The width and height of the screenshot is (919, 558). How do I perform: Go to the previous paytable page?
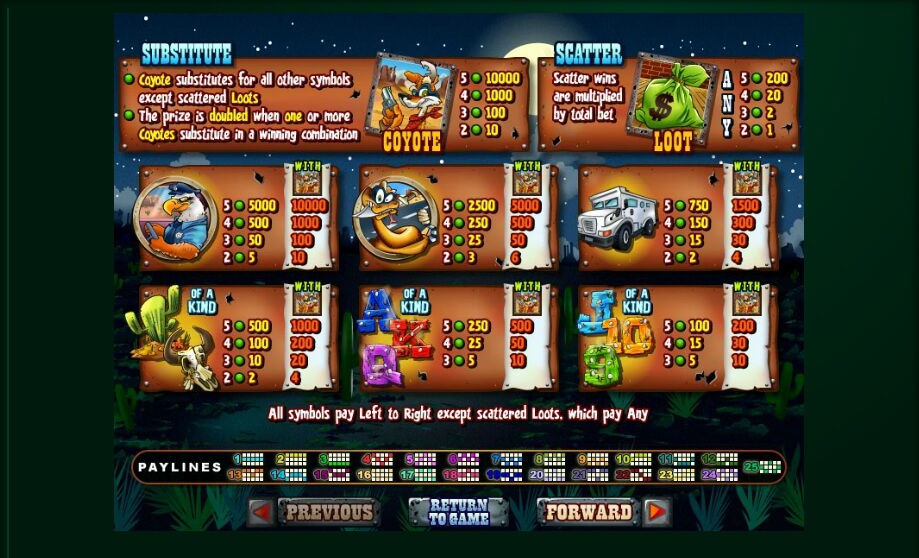328,513
